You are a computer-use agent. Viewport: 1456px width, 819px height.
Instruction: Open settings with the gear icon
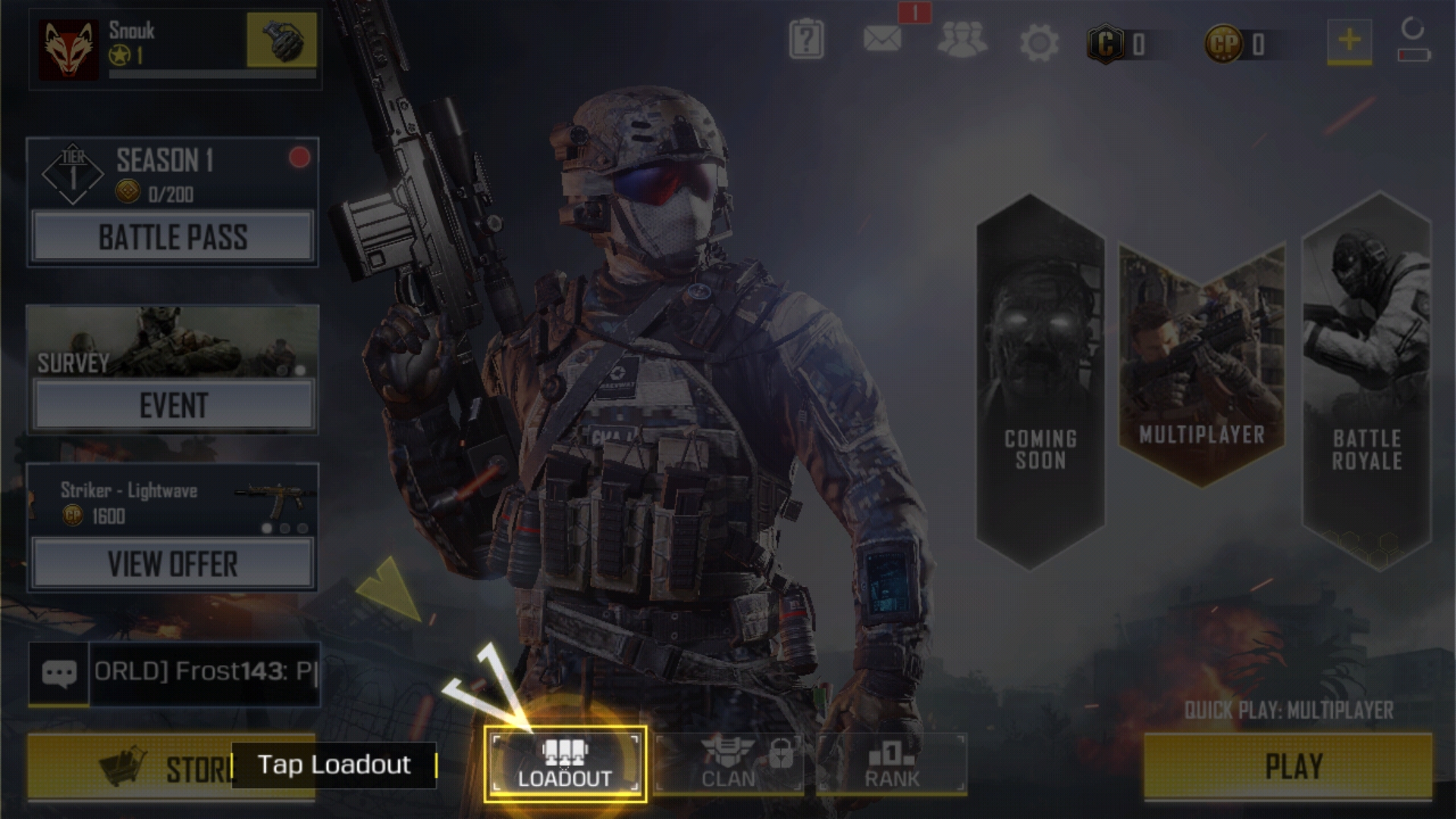(x=1039, y=42)
